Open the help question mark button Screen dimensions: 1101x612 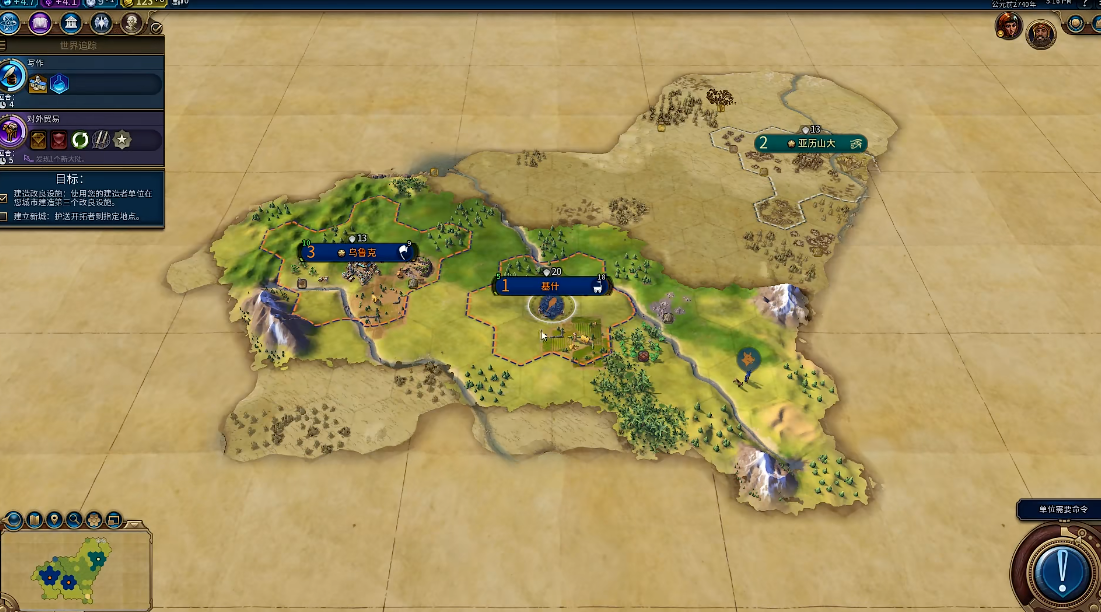coord(1083,4)
